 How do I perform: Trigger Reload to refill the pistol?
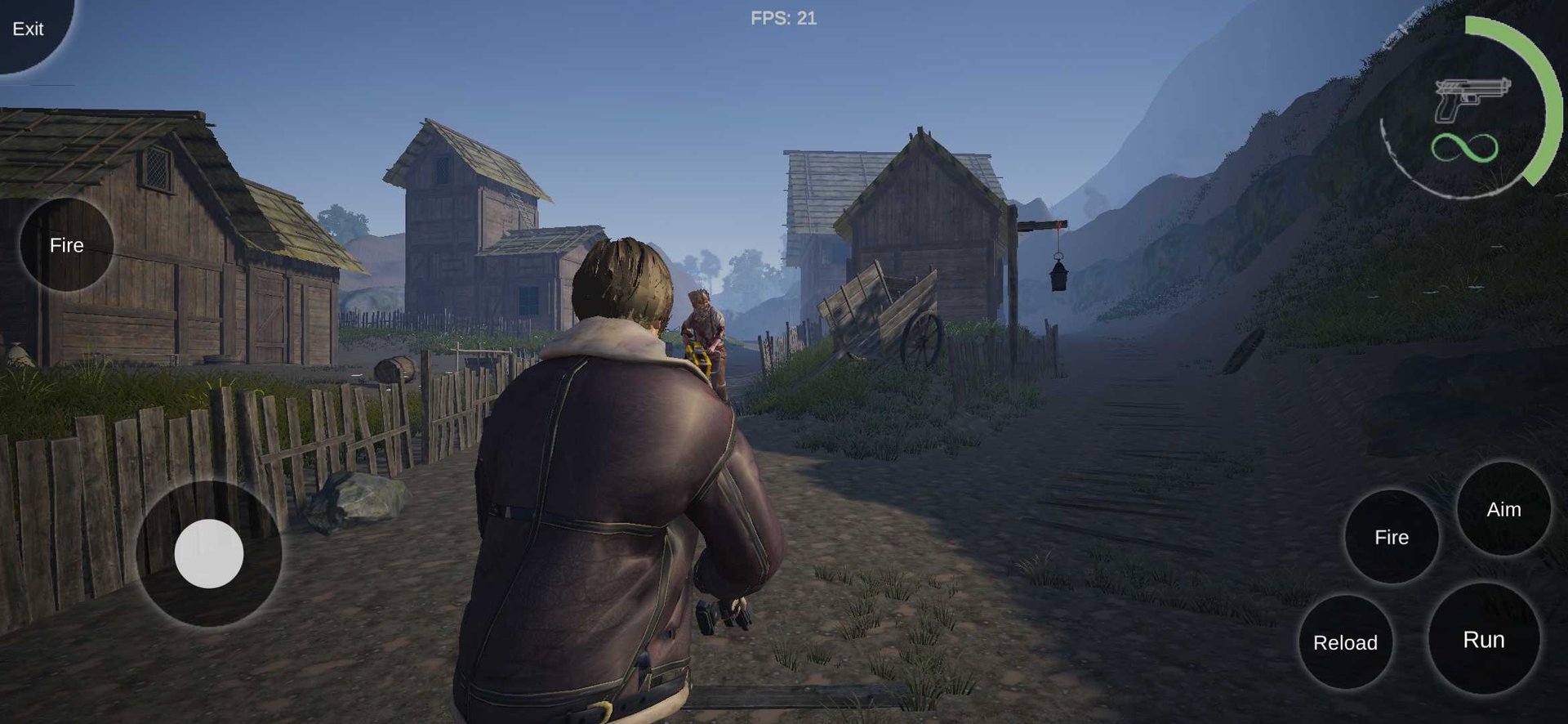1346,643
